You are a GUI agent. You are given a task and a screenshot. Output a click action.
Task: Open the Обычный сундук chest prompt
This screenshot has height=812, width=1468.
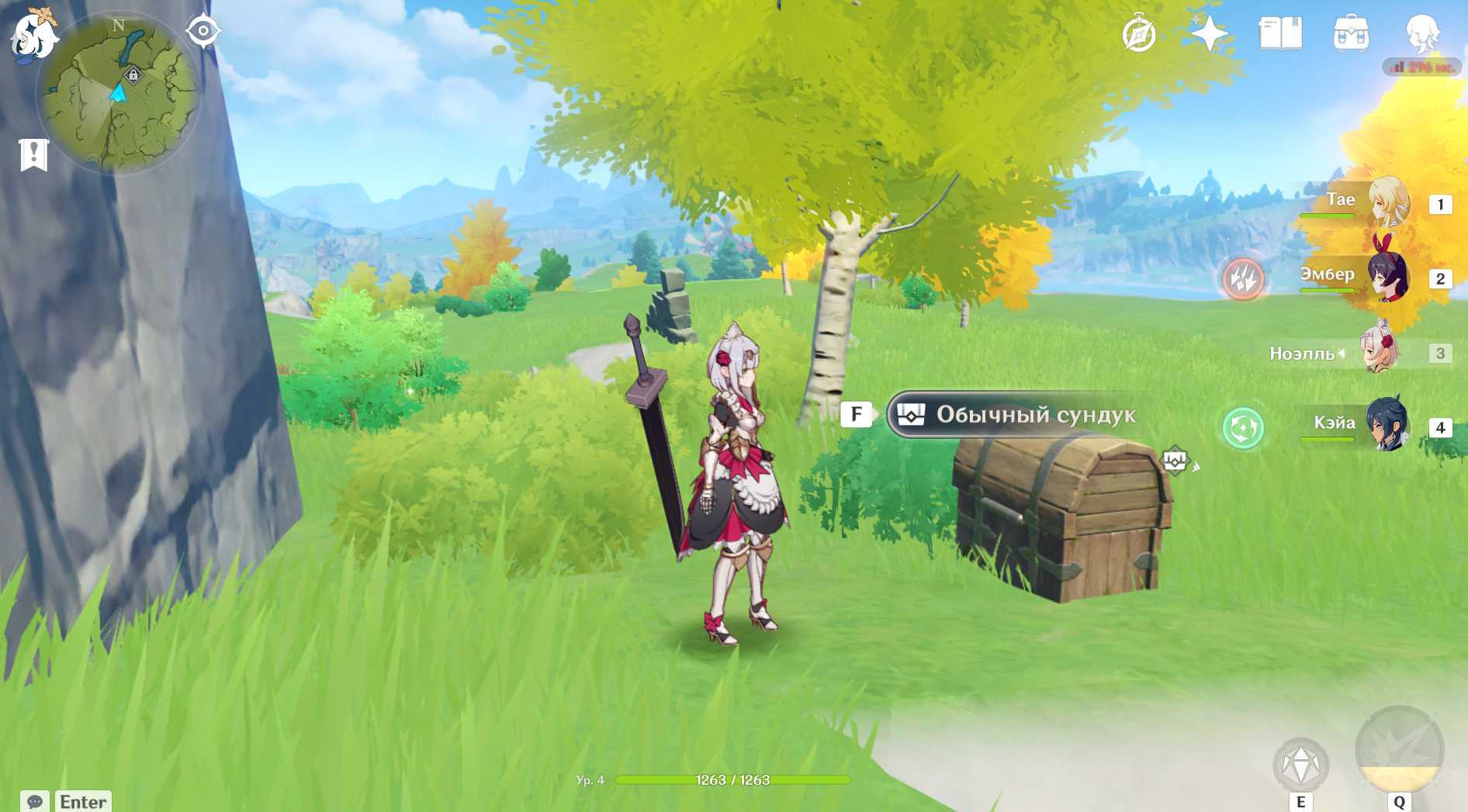point(1016,415)
